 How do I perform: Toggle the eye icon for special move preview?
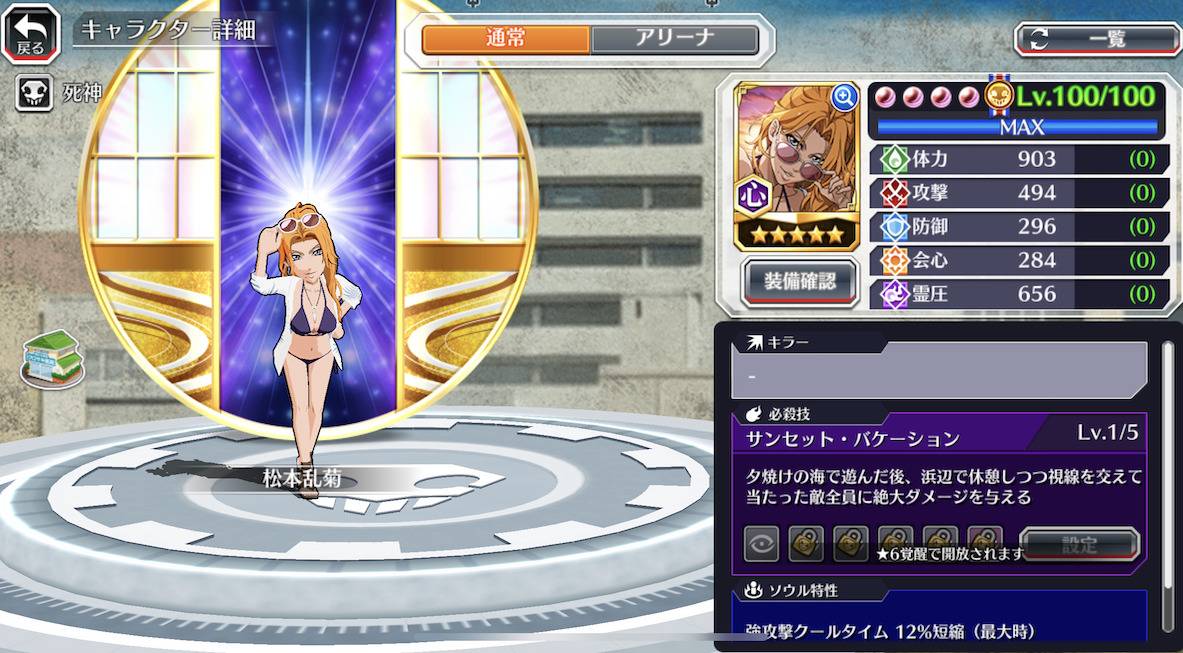click(x=761, y=545)
